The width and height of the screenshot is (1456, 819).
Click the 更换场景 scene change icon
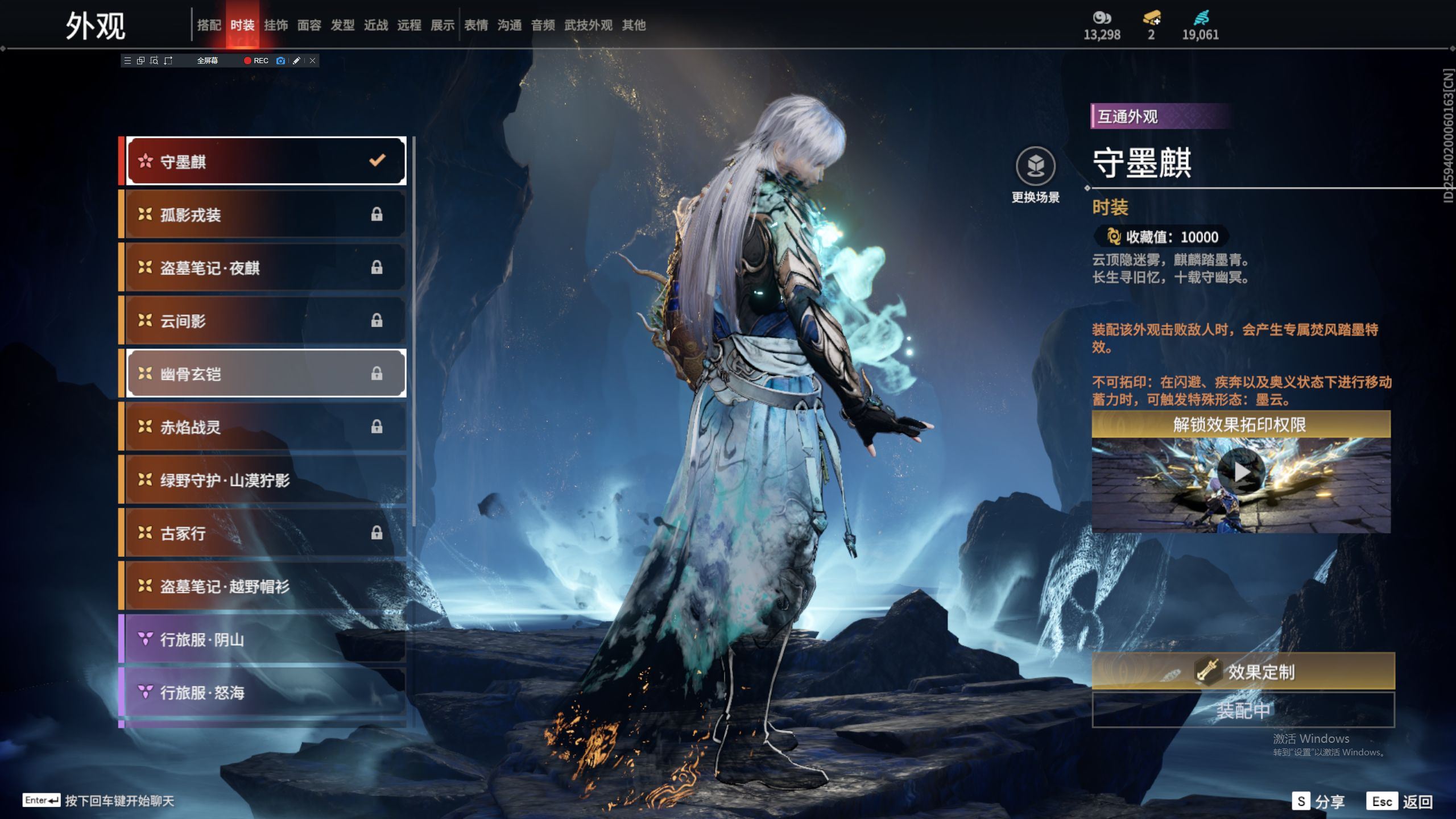tap(1036, 166)
